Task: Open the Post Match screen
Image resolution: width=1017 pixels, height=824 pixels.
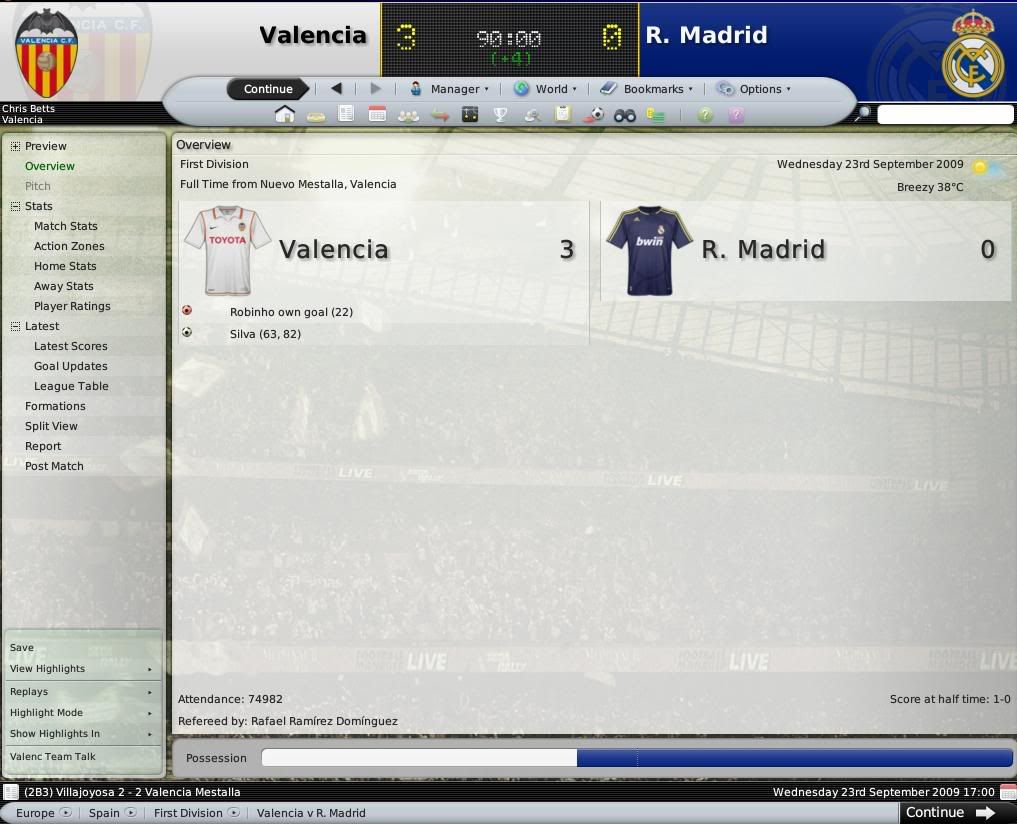Action: point(54,466)
